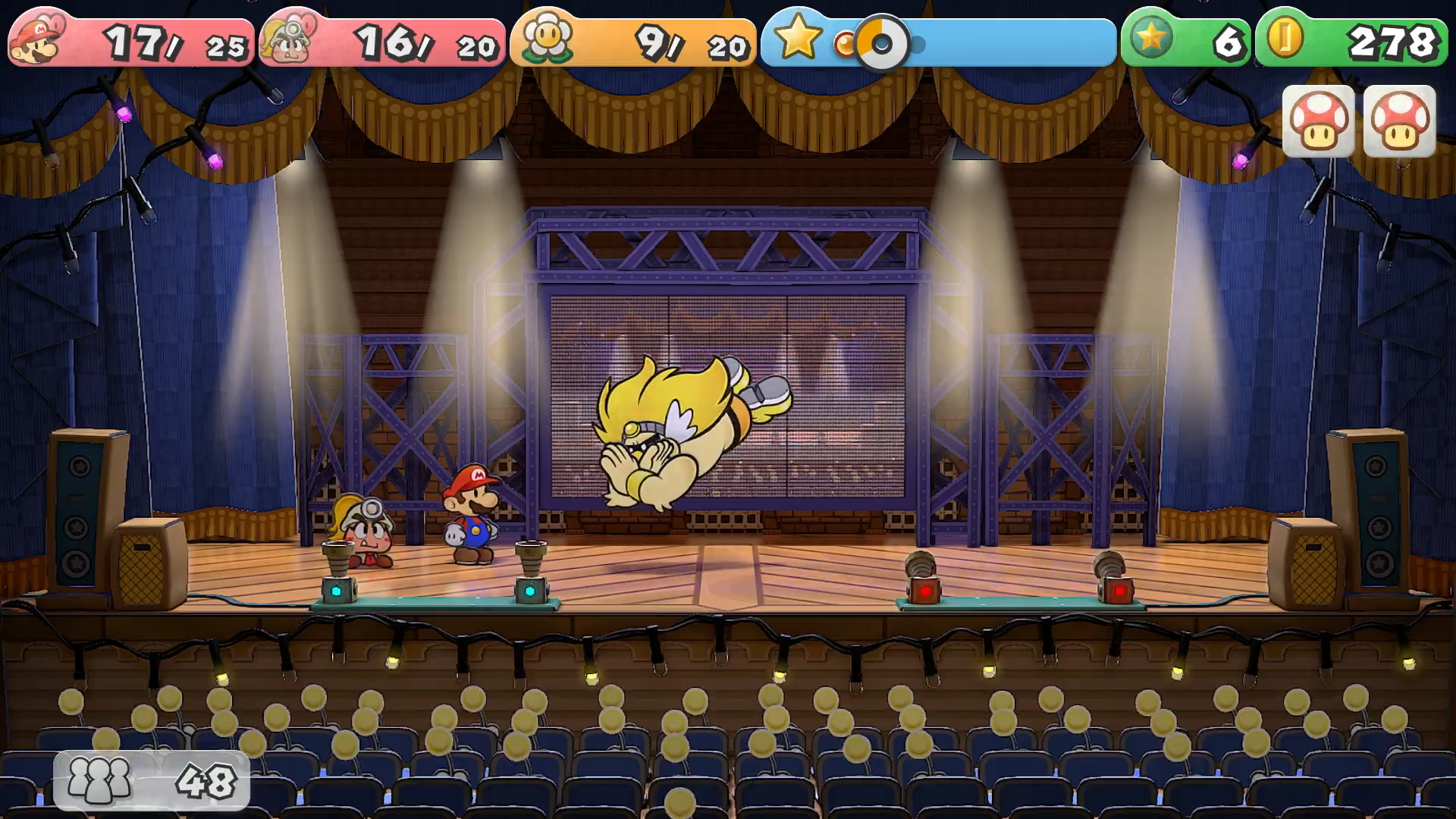Select the audience crowd icon
This screenshot has height=819, width=1456.
[x=99, y=780]
